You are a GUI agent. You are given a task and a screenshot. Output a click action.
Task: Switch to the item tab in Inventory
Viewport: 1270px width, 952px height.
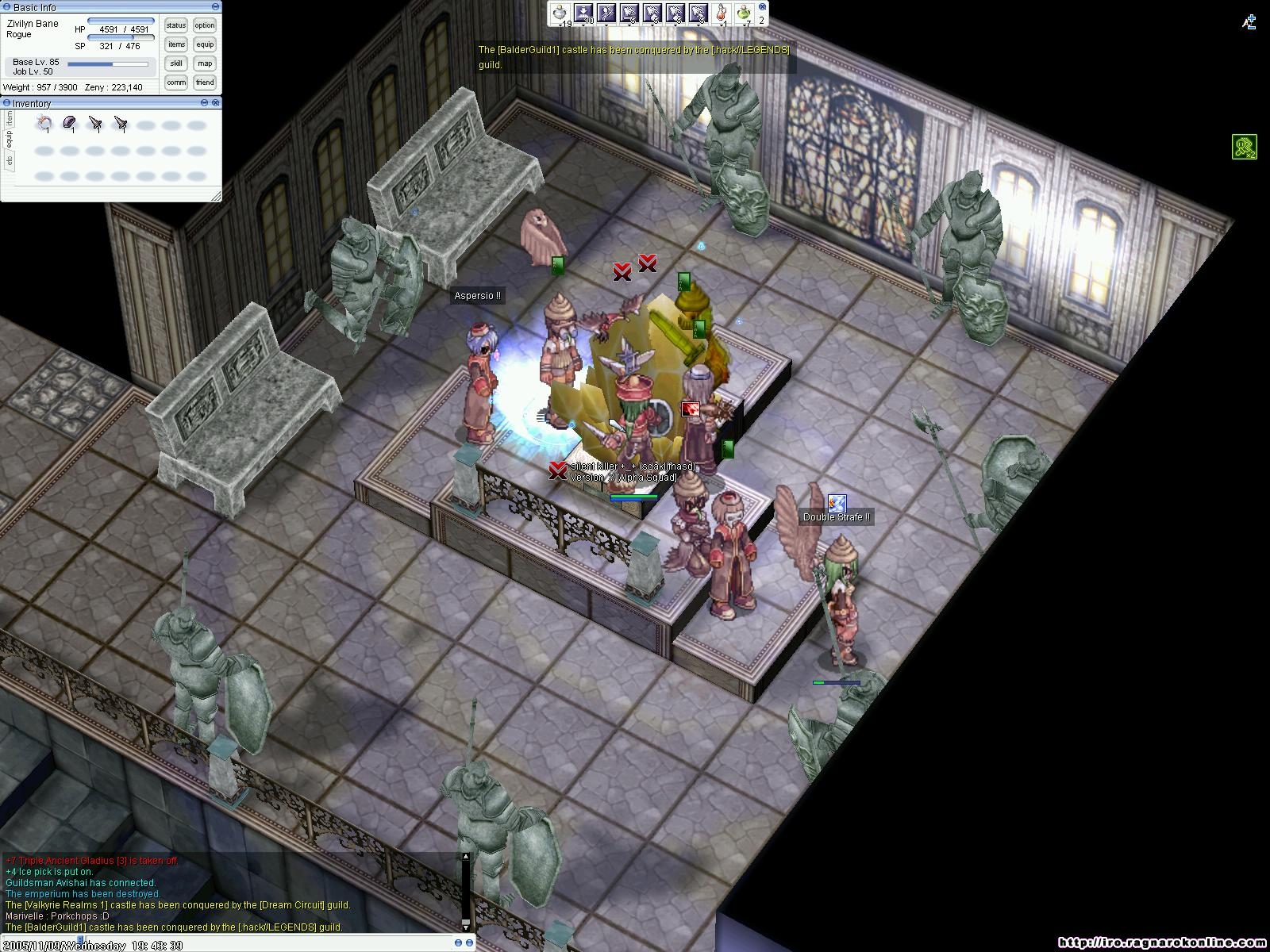(10, 118)
